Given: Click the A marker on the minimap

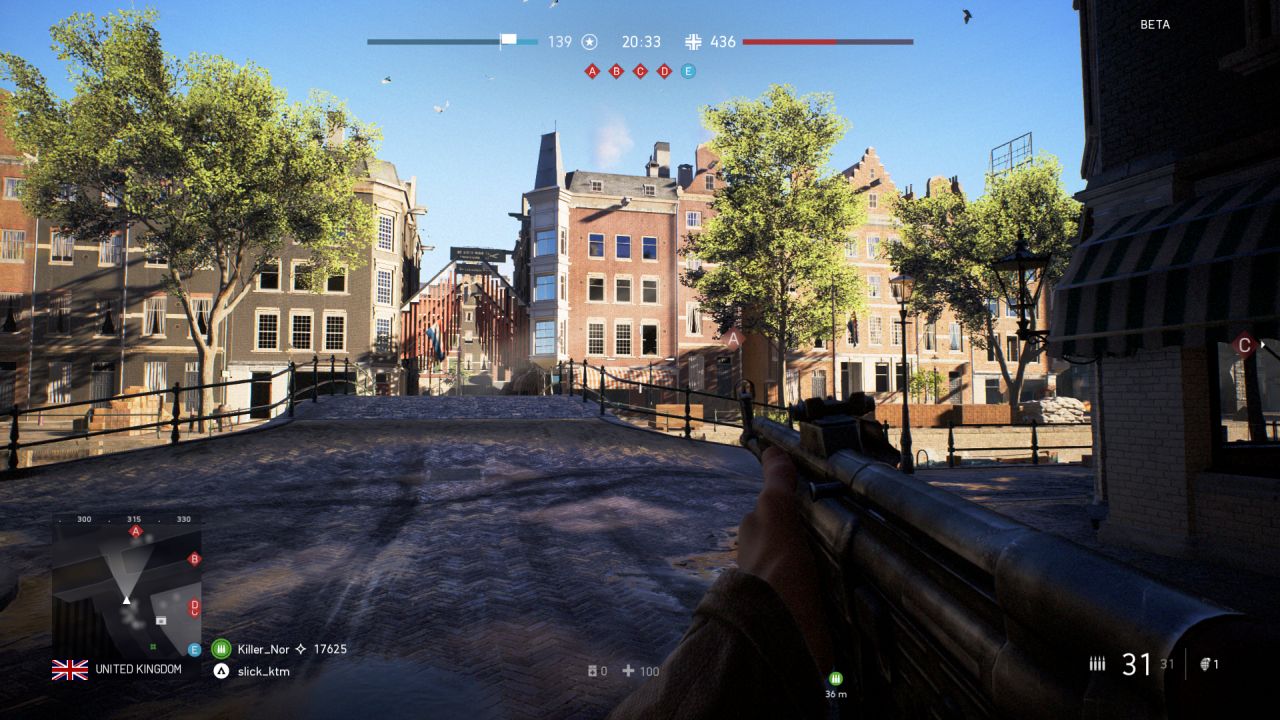Looking at the screenshot, I should [x=136, y=531].
